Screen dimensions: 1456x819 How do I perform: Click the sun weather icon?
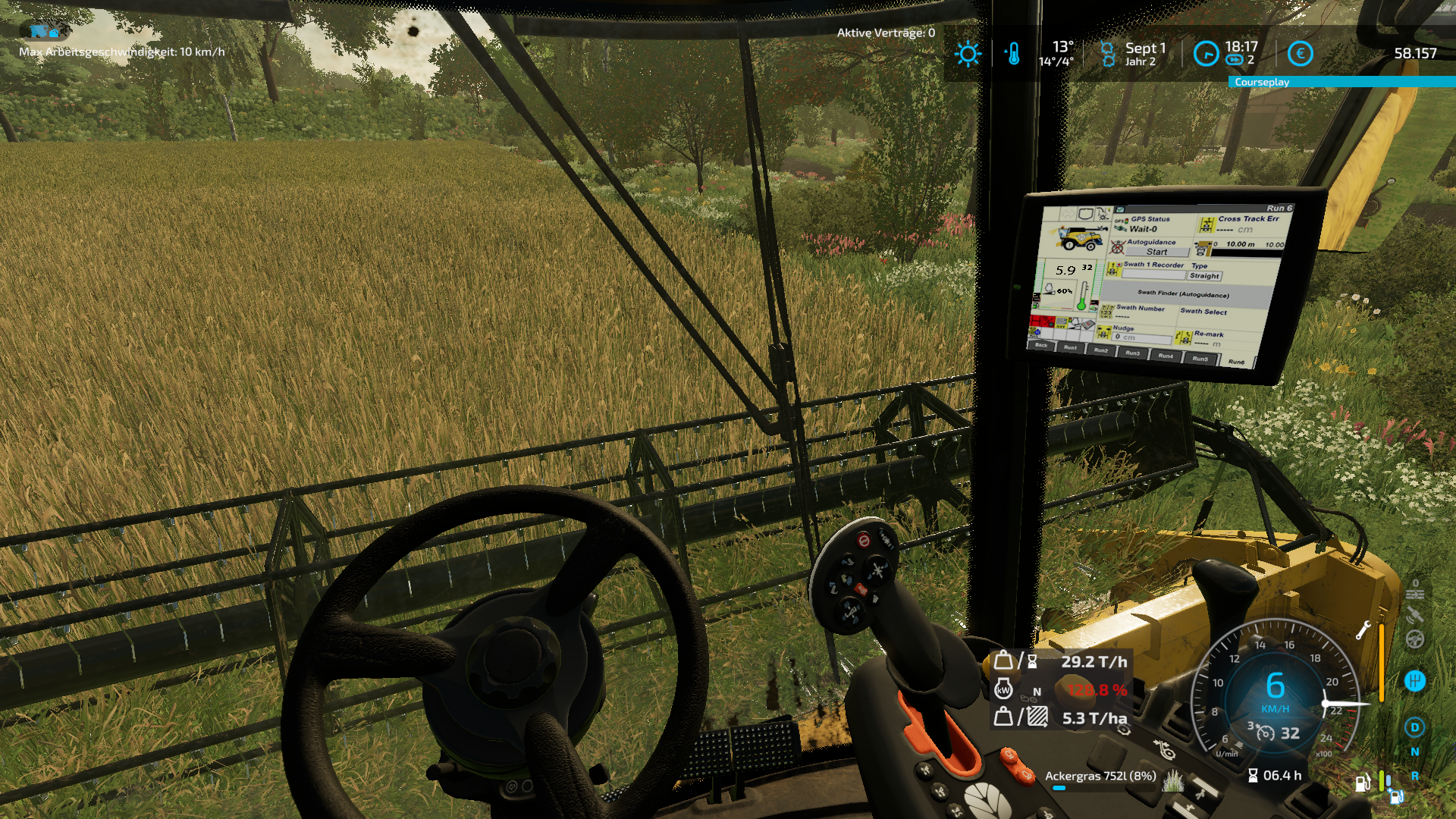click(x=968, y=54)
